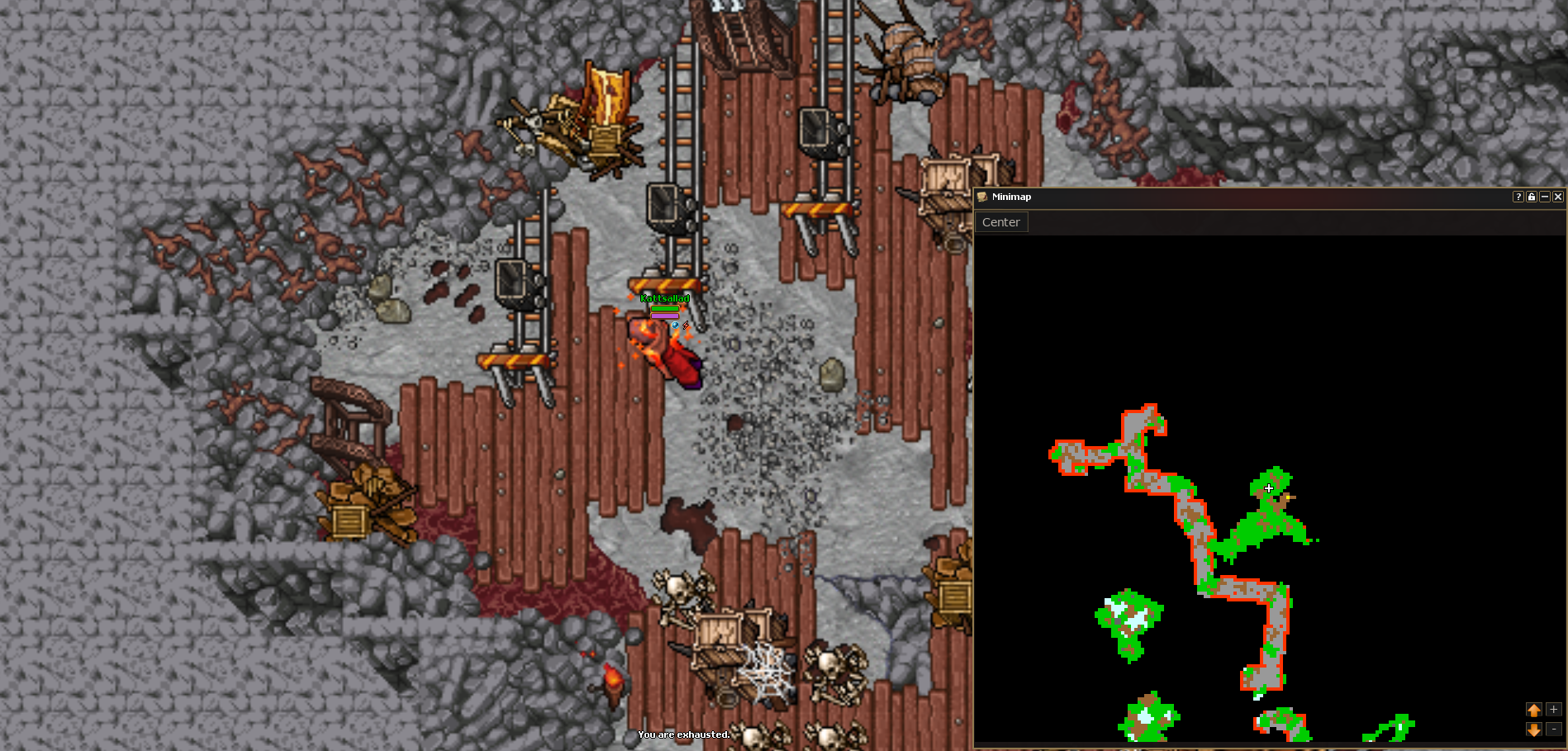This screenshot has height=751, width=1568.
Task: Click the white cross position marker on minimap
Action: [1269, 488]
